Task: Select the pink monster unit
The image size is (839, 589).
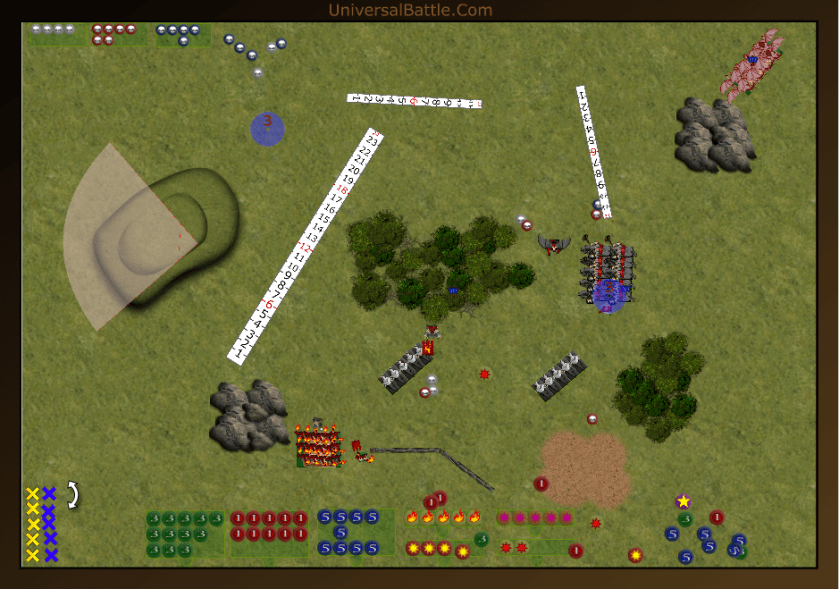Action: click(x=754, y=63)
